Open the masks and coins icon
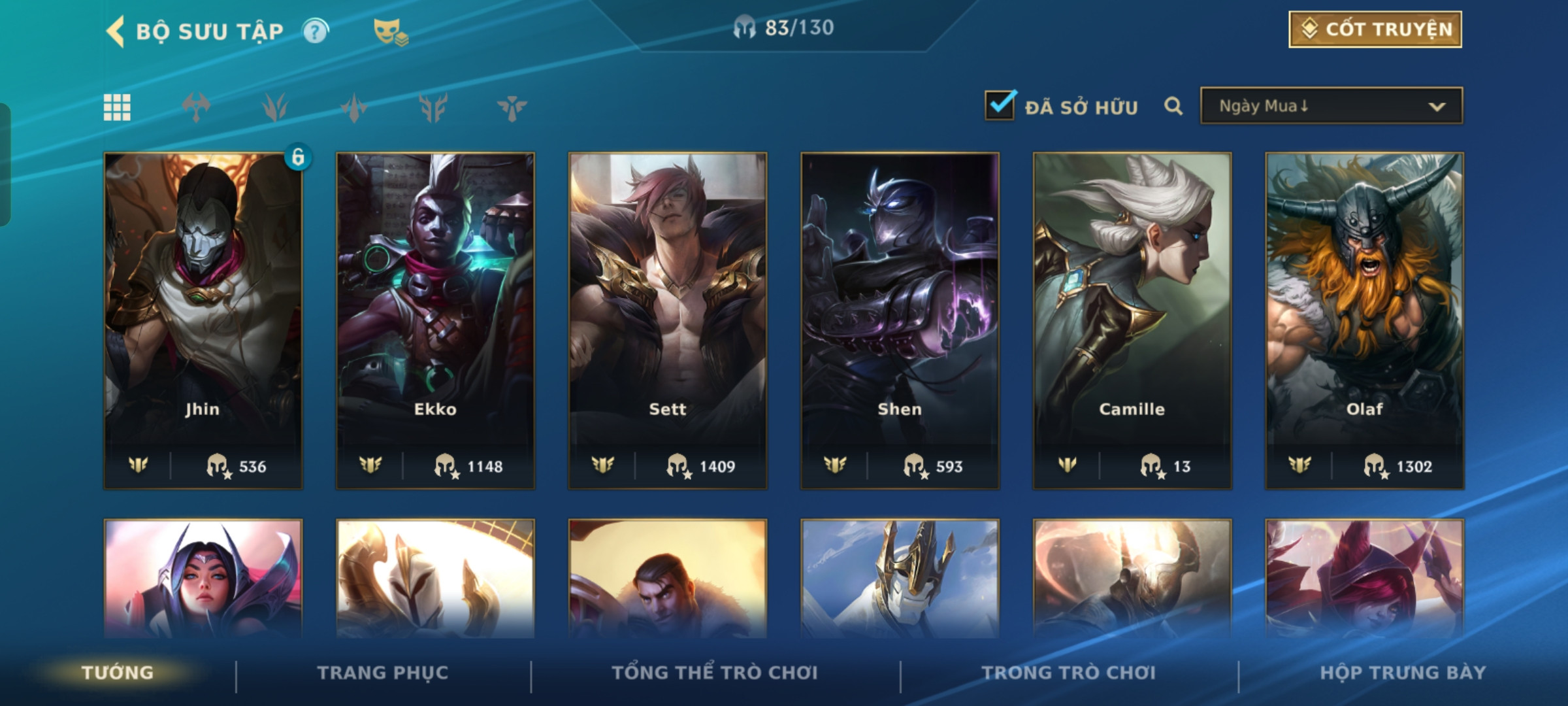 click(390, 31)
